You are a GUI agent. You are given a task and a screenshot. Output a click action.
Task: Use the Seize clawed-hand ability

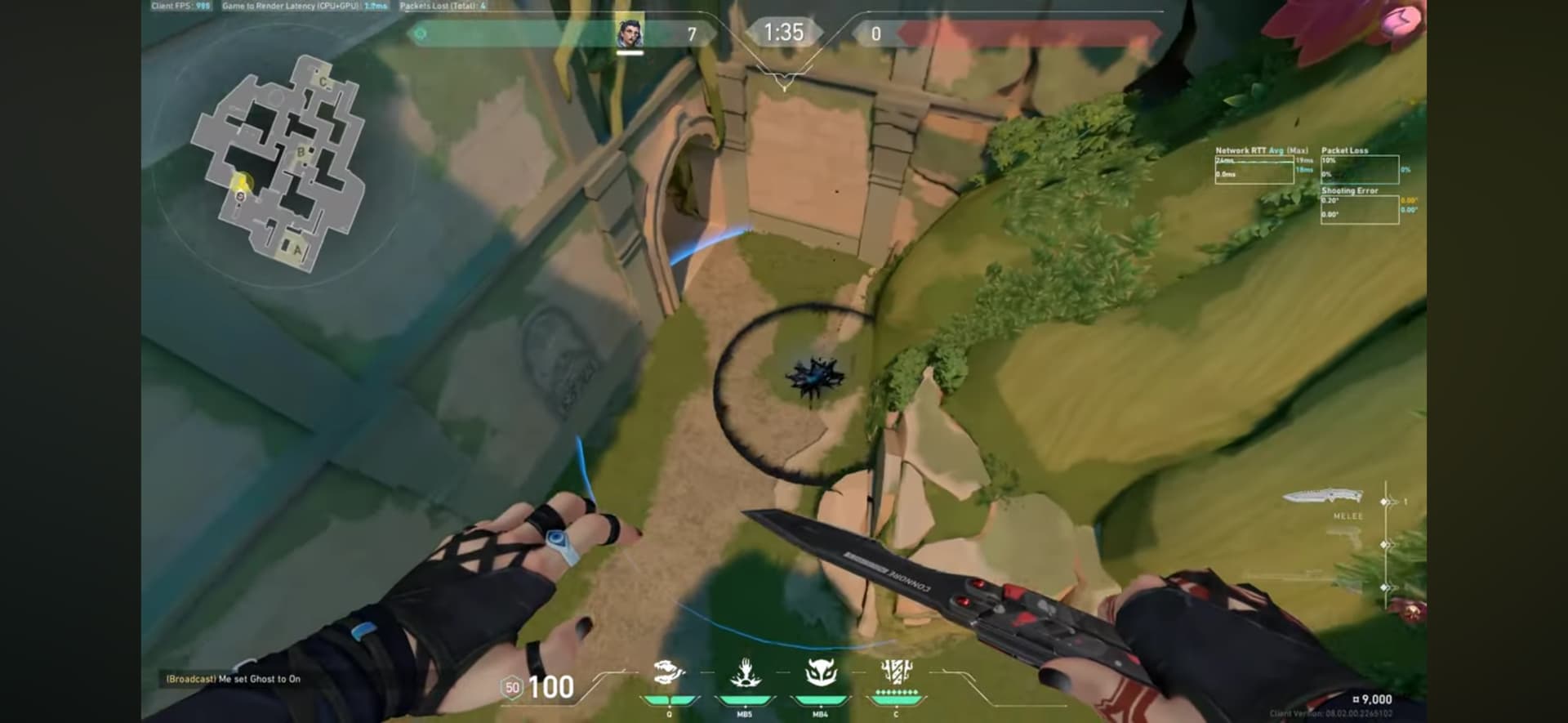point(744,673)
